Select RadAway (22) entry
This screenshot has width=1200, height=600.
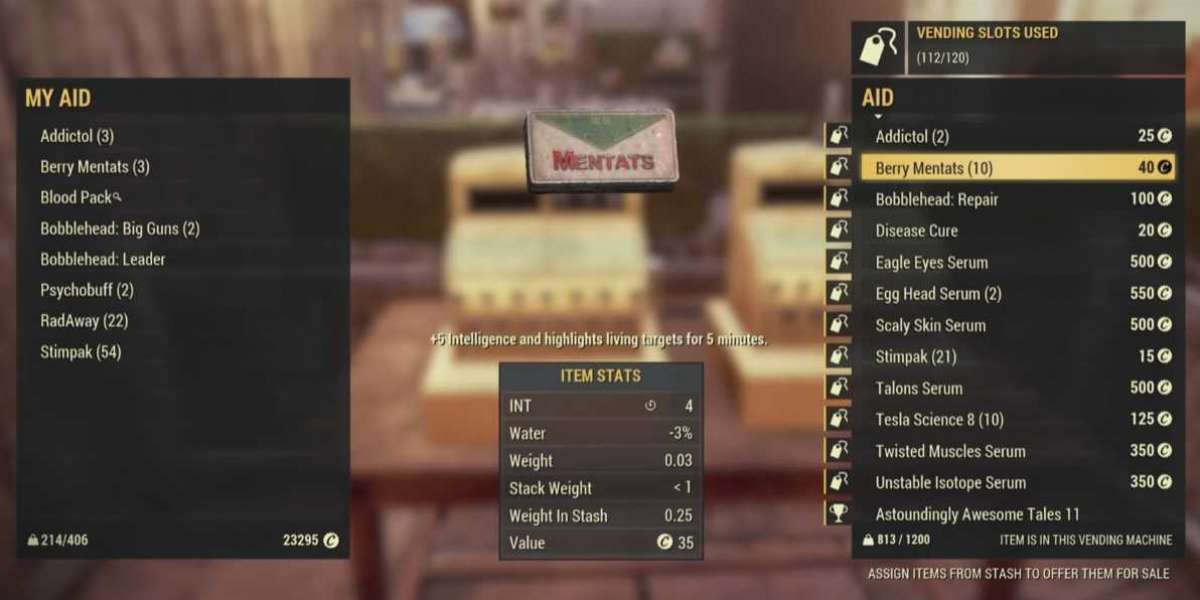click(84, 322)
